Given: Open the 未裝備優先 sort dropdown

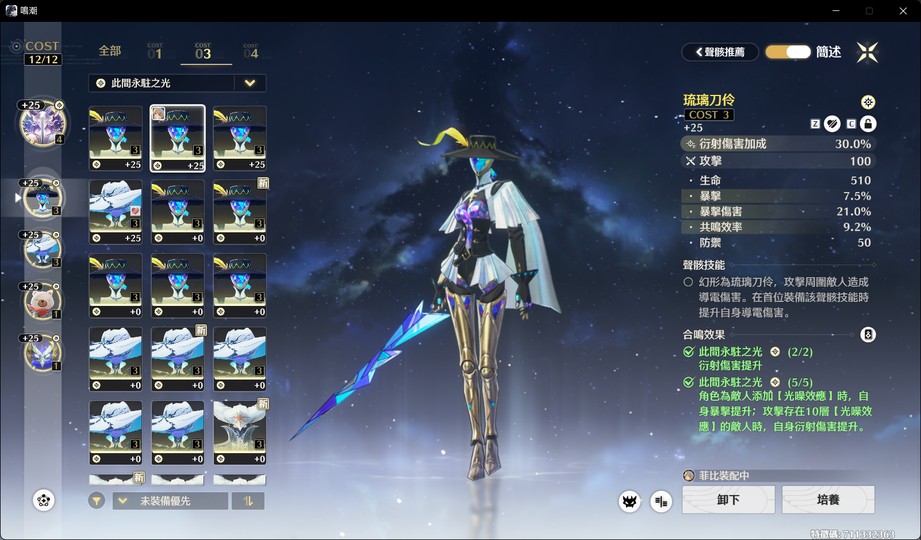Looking at the screenshot, I should pos(169,501).
